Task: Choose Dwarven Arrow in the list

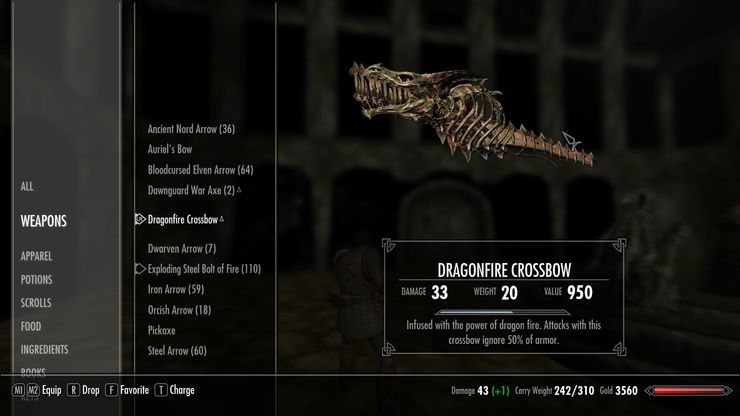Action: pos(182,248)
